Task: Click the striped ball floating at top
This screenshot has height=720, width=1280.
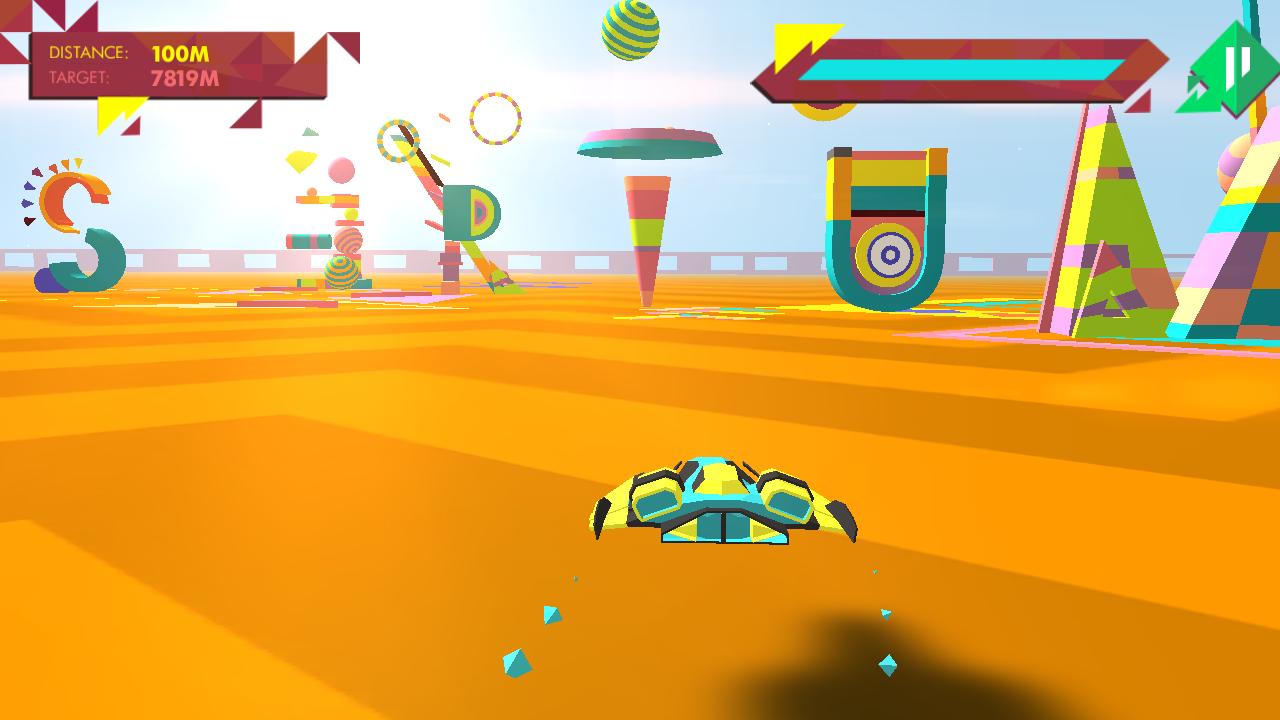Action: [x=630, y=30]
